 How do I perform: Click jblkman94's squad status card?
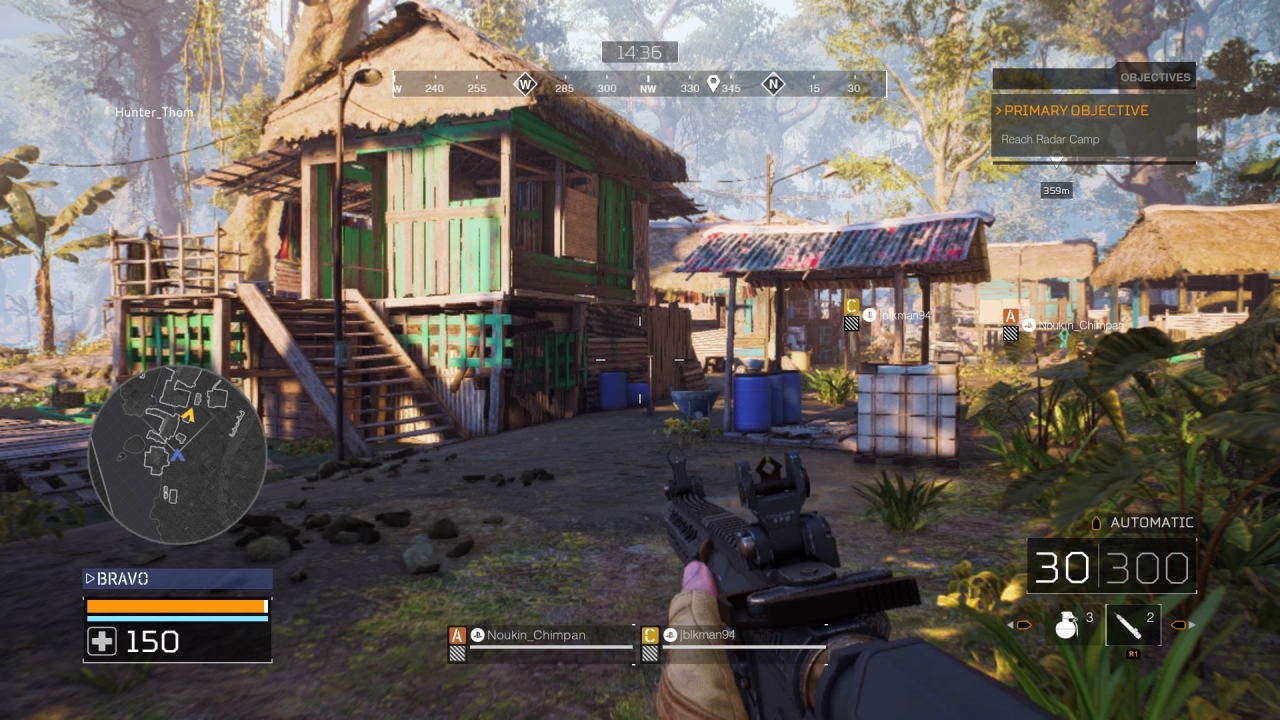733,642
